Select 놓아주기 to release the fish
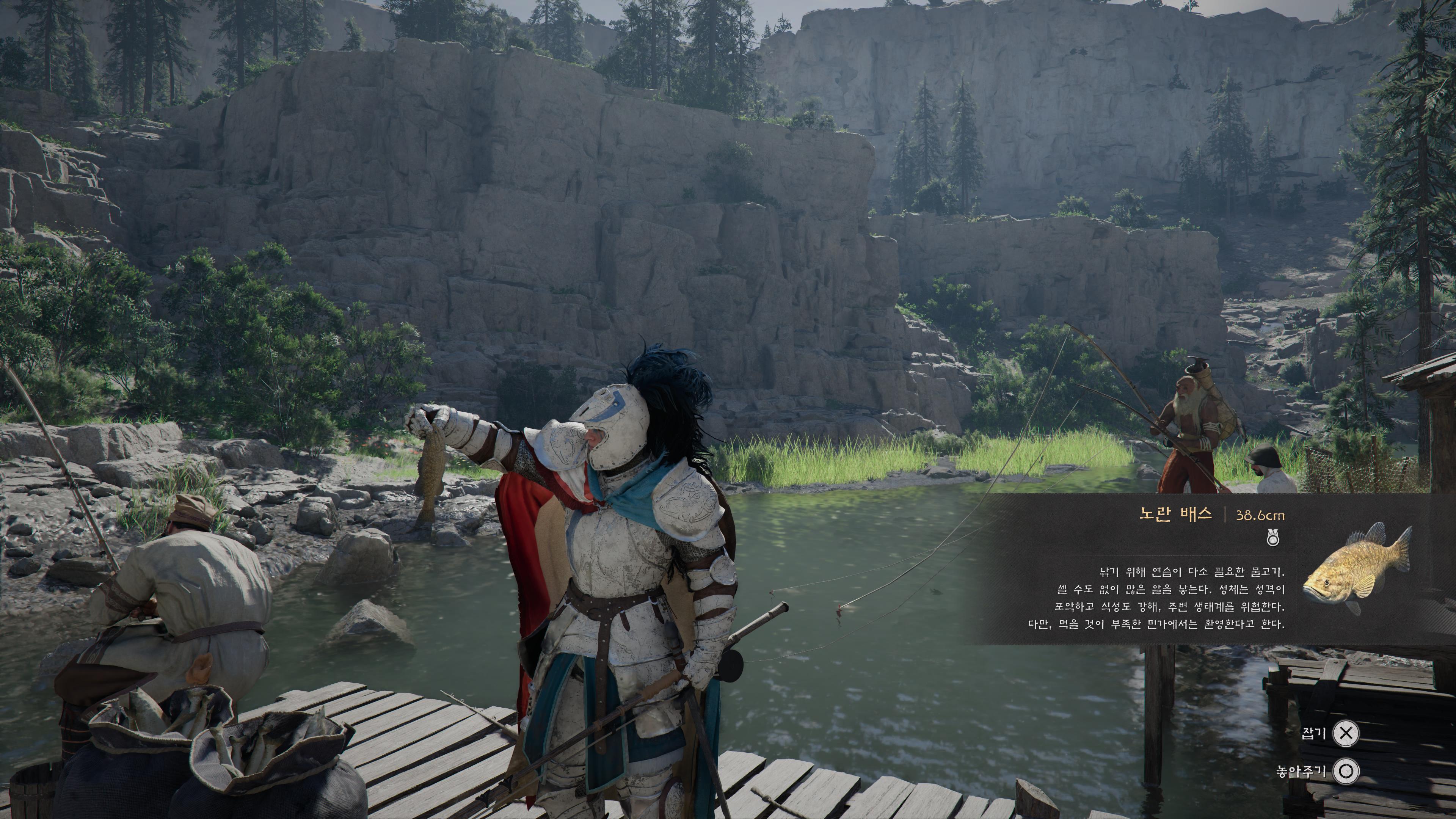Viewport: 1456px width, 819px height. pos(1346,771)
